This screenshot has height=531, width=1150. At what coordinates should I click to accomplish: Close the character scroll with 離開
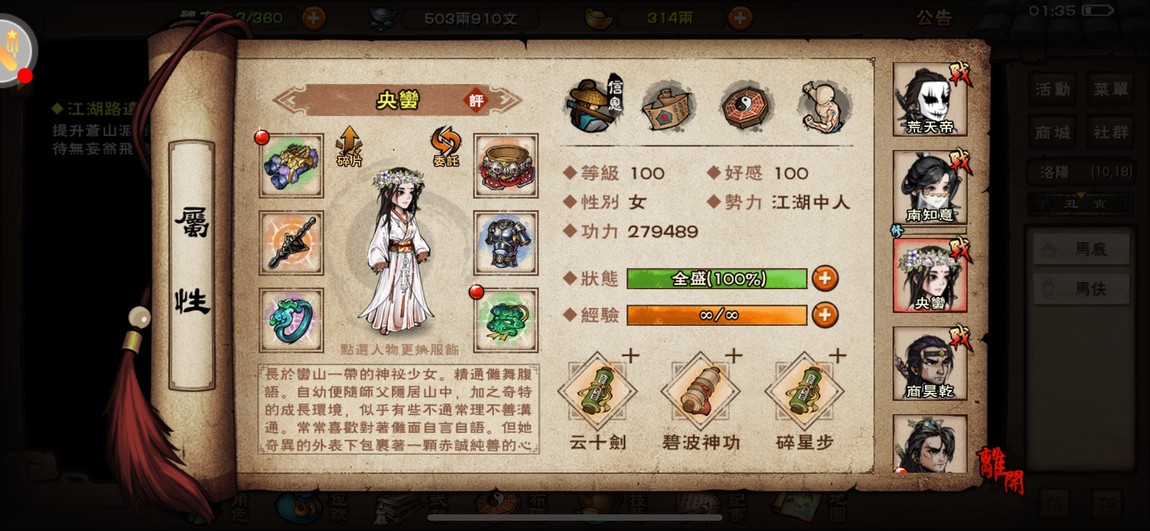coord(1001,470)
